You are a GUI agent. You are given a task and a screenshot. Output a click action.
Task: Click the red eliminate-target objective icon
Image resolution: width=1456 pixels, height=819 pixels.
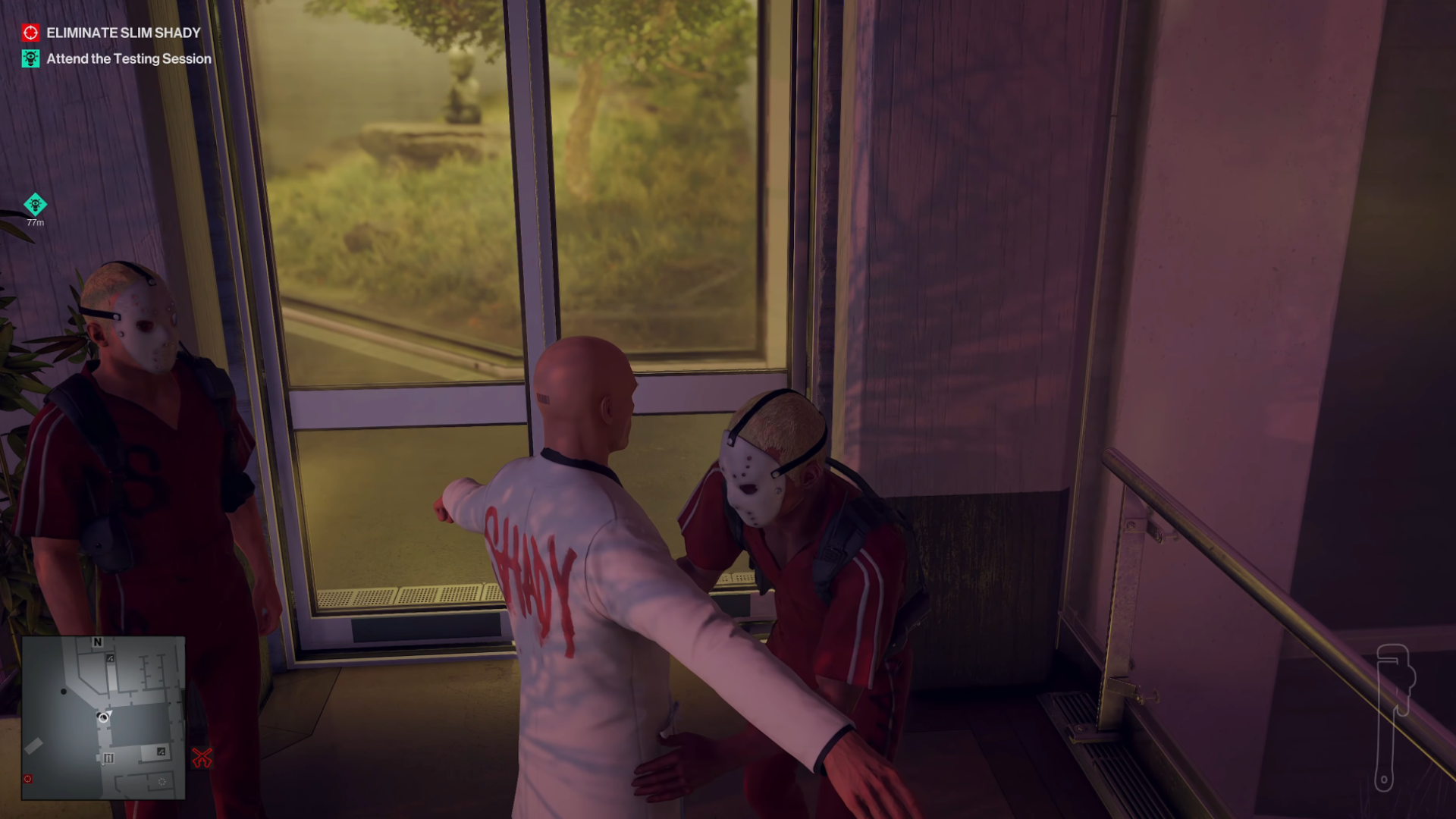pyautogui.click(x=30, y=32)
